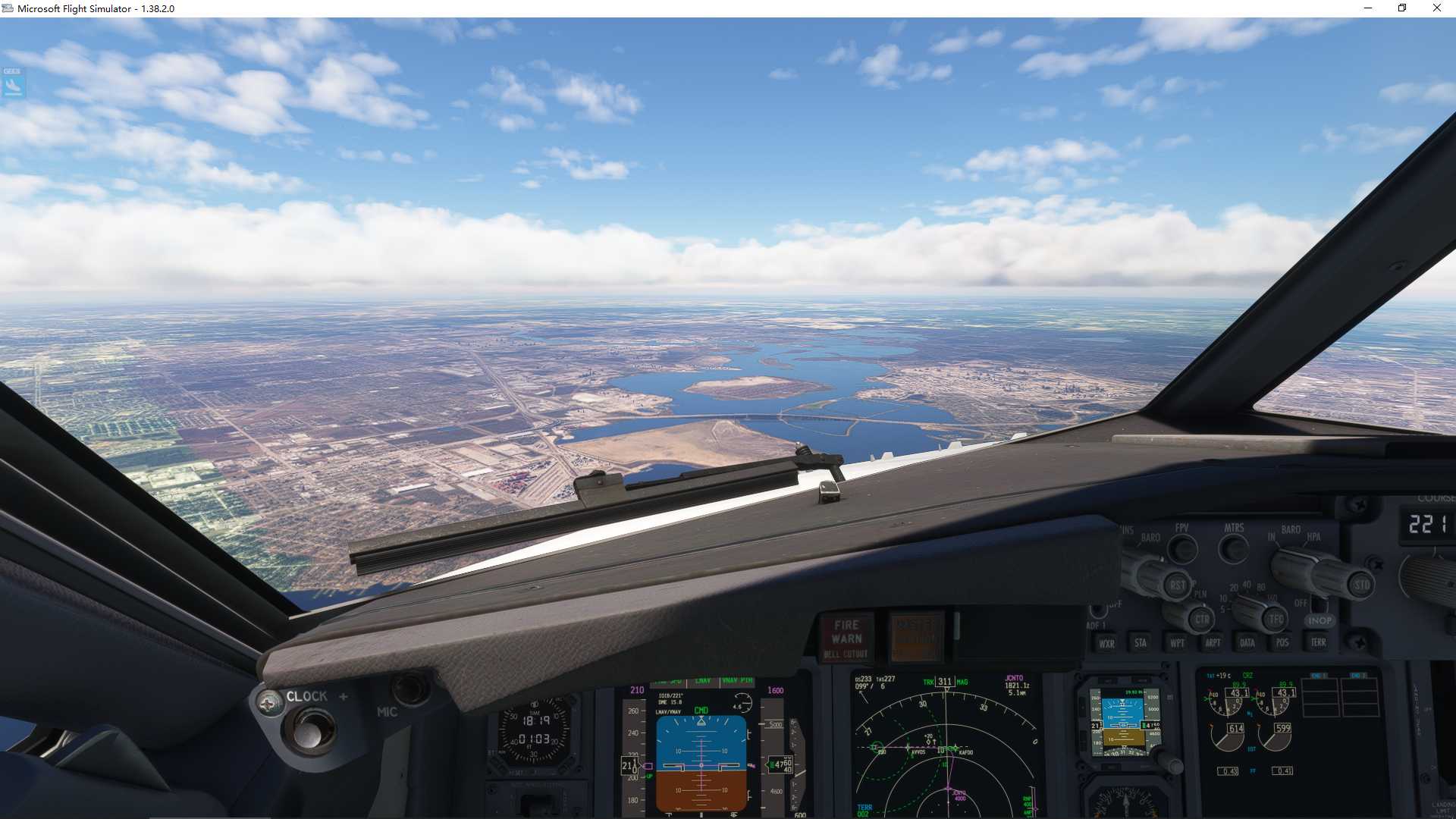This screenshot has width=1456, height=819.
Task: Minimize the Flight Simulator window
Action: coord(1367,8)
